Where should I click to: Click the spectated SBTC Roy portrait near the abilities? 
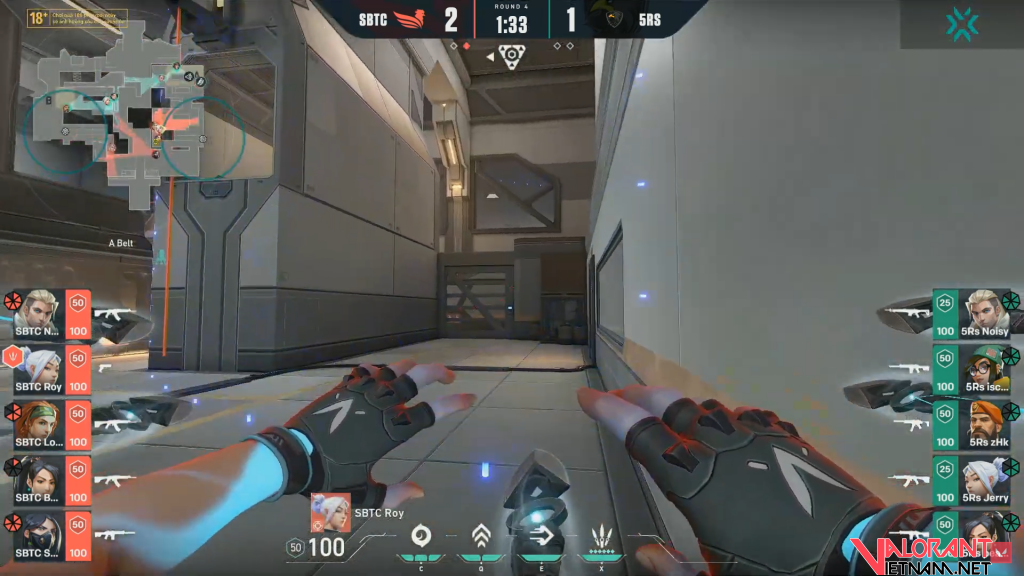point(329,511)
